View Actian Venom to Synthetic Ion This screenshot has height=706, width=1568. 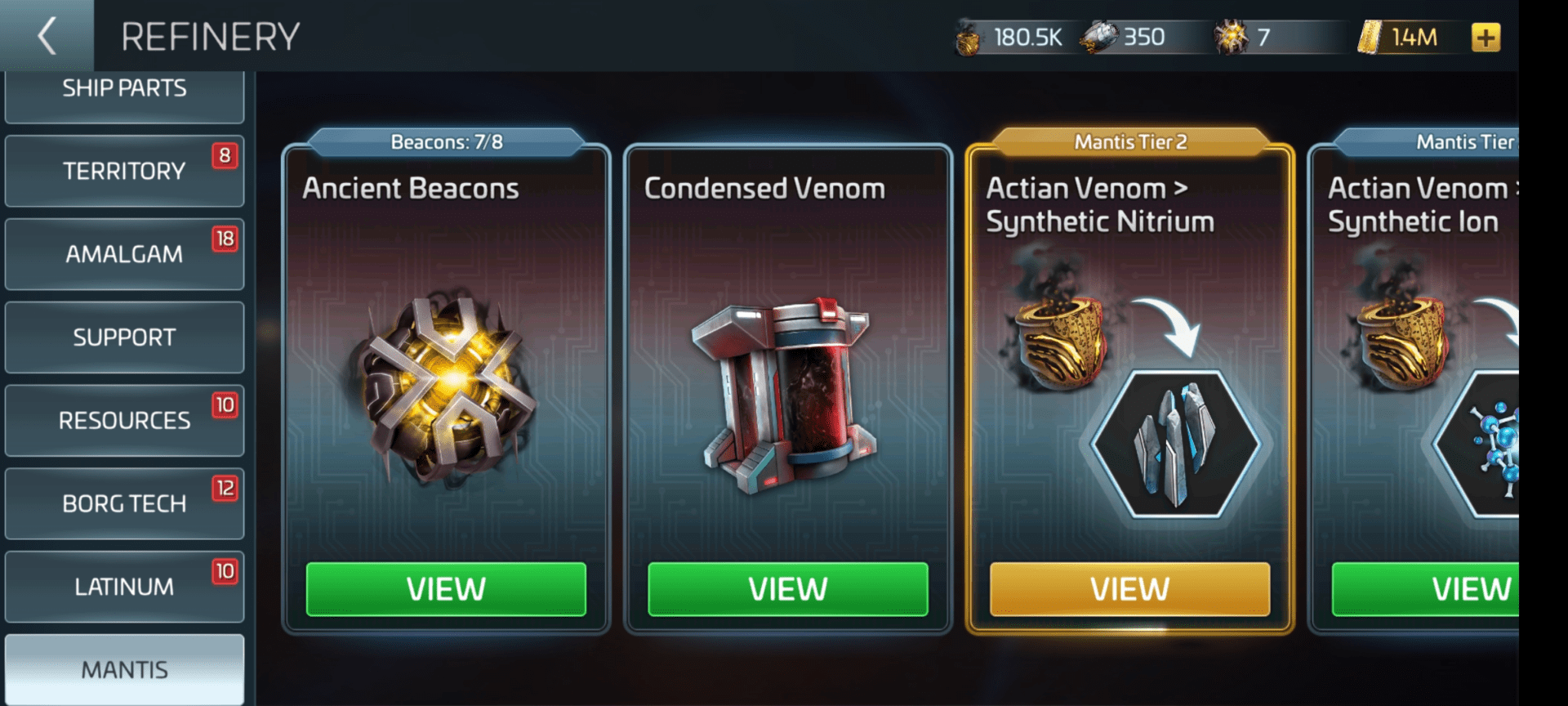click(1437, 589)
